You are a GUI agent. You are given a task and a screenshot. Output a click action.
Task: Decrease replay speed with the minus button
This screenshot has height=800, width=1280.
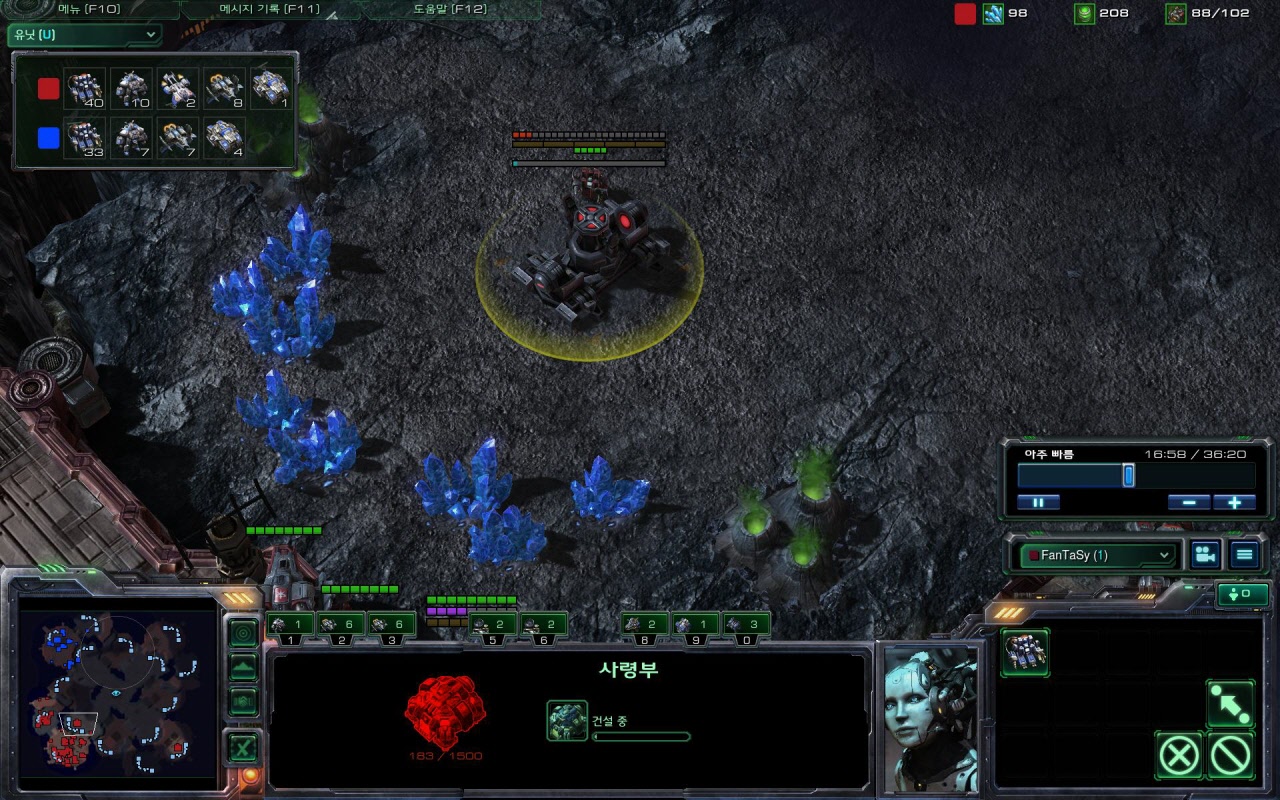click(1188, 502)
